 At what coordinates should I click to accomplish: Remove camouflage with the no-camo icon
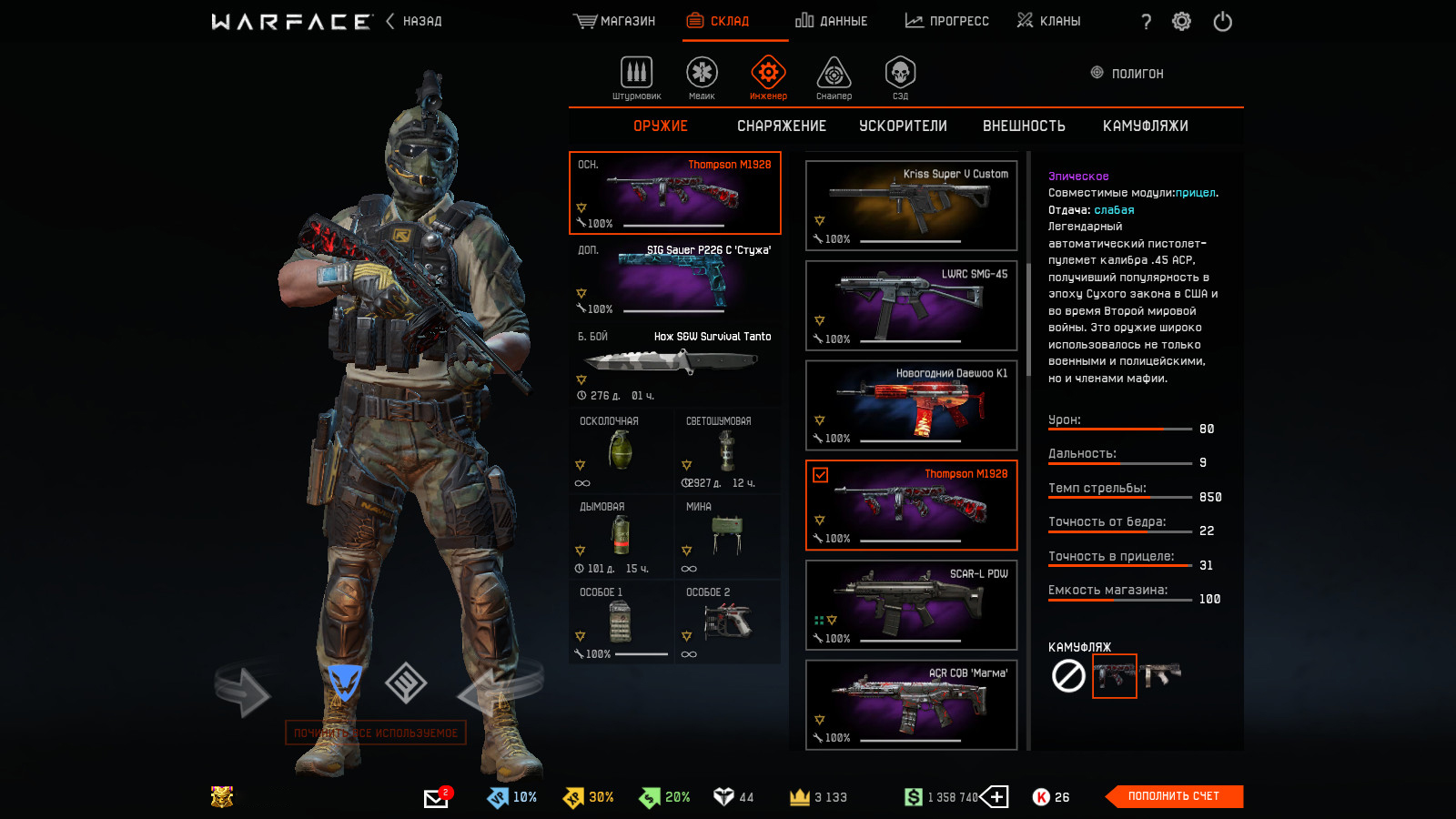point(1068,676)
